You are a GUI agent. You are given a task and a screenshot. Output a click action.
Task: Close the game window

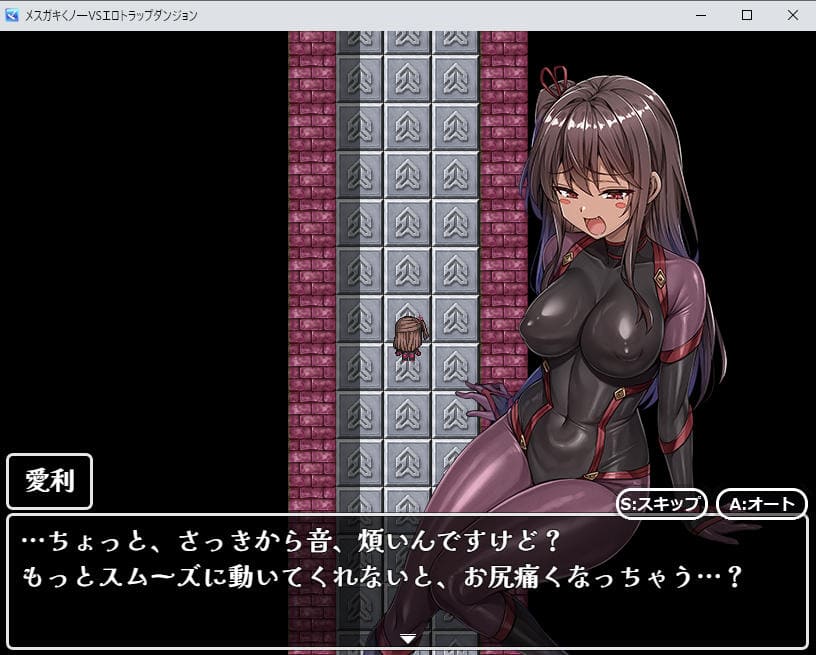[792, 15]
